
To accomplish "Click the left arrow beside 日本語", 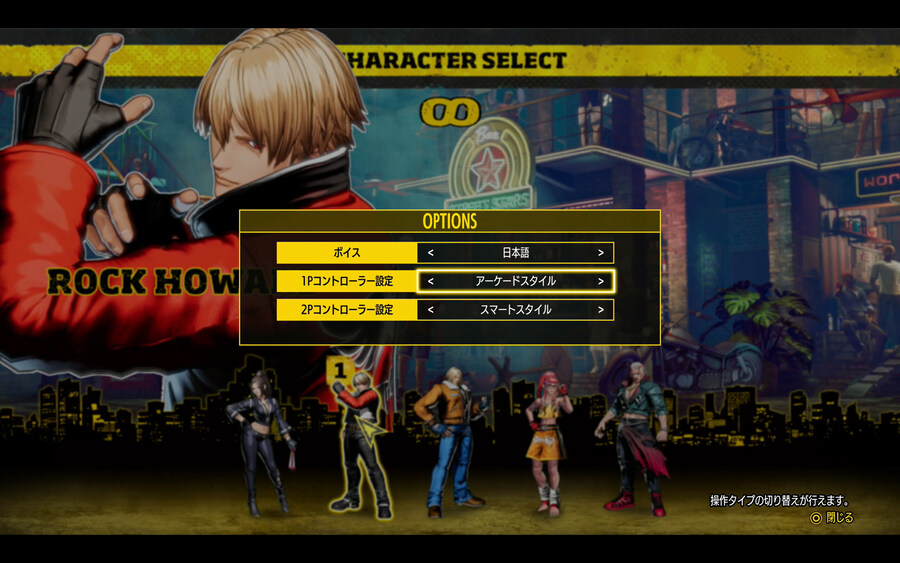I will [431, 253].
